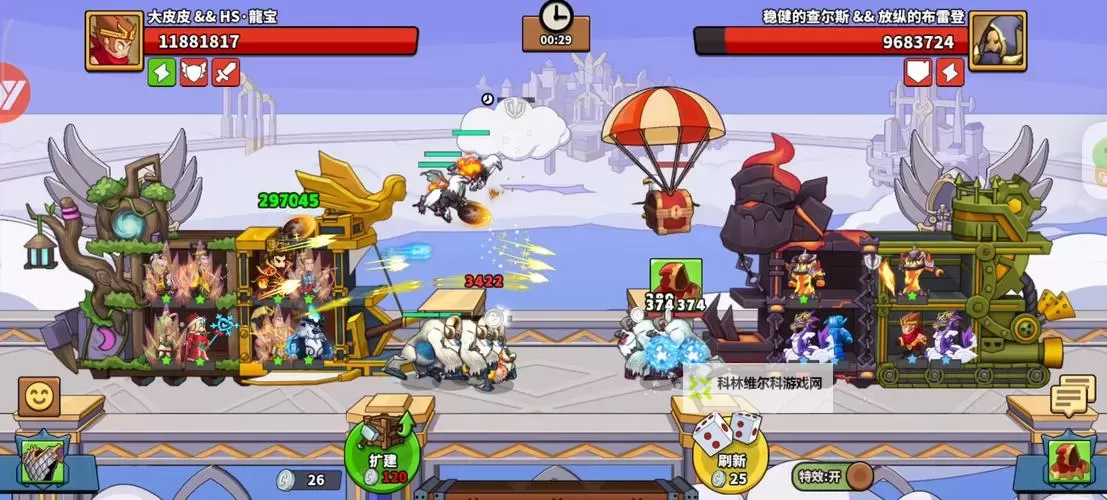Open the smiley emoji panel
The image size is (1107, 500).
38,398
